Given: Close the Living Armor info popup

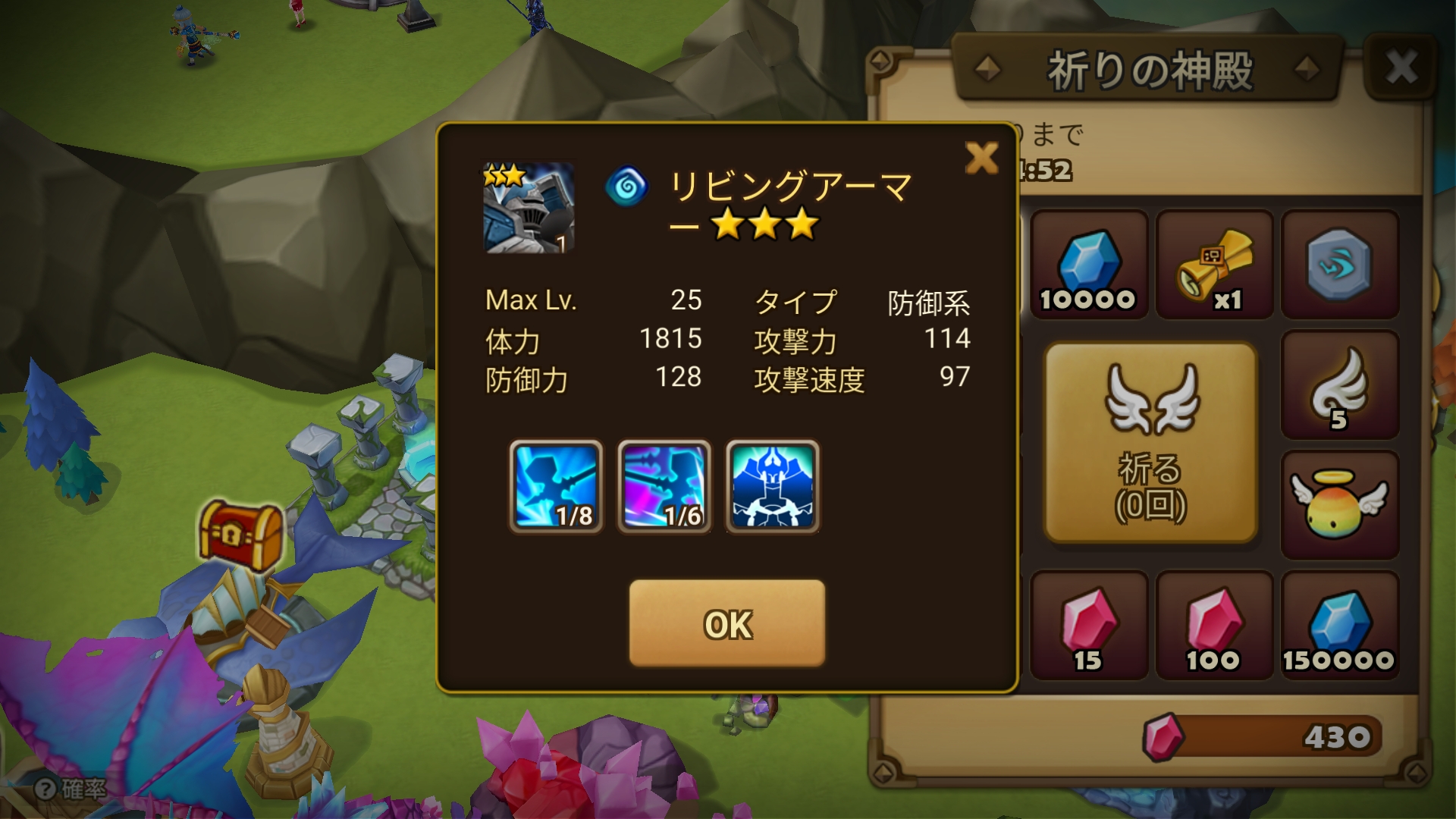Looking at the screenshot, I should [x=982, y=157].
